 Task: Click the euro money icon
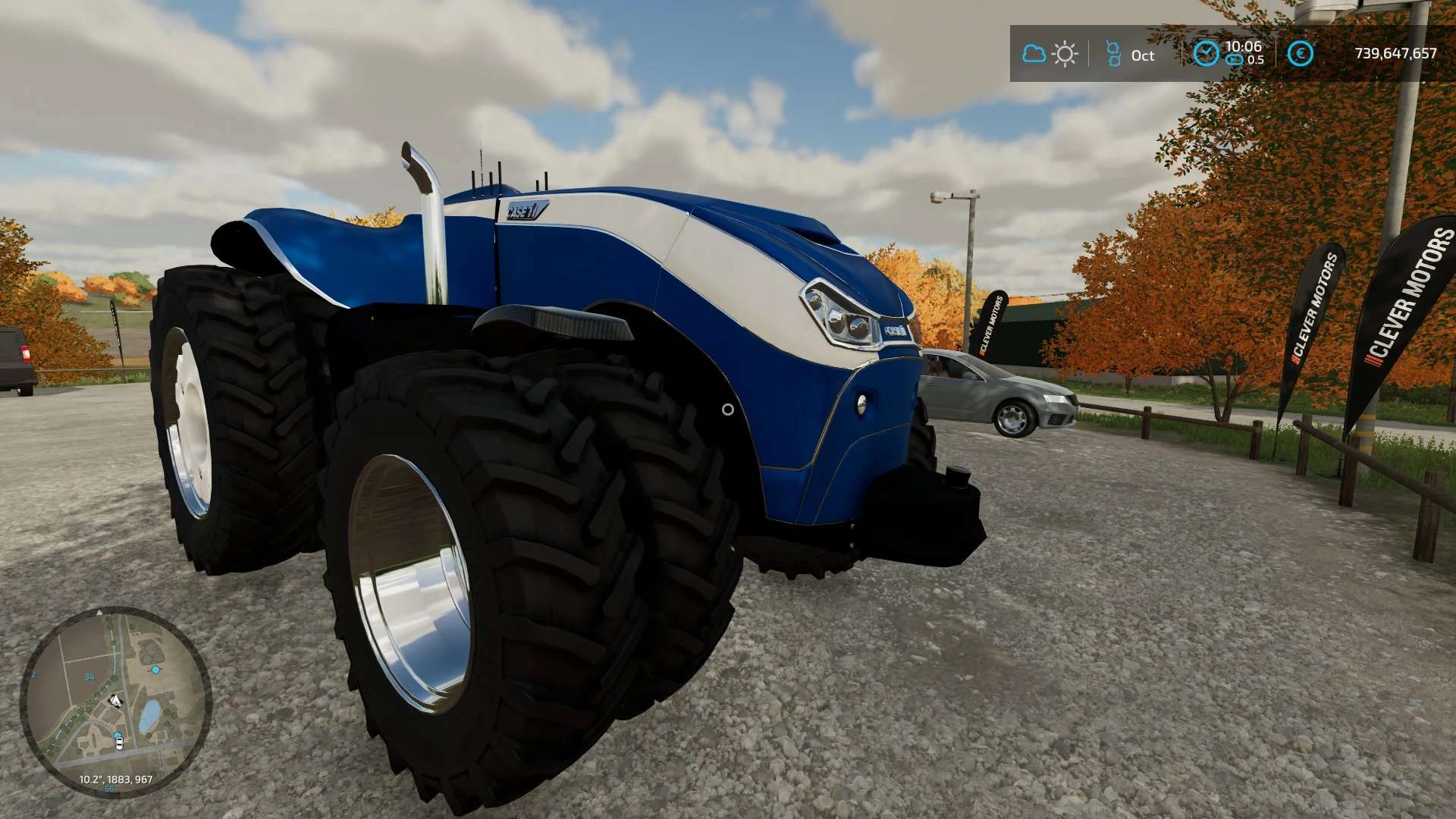pos(1301,53)
